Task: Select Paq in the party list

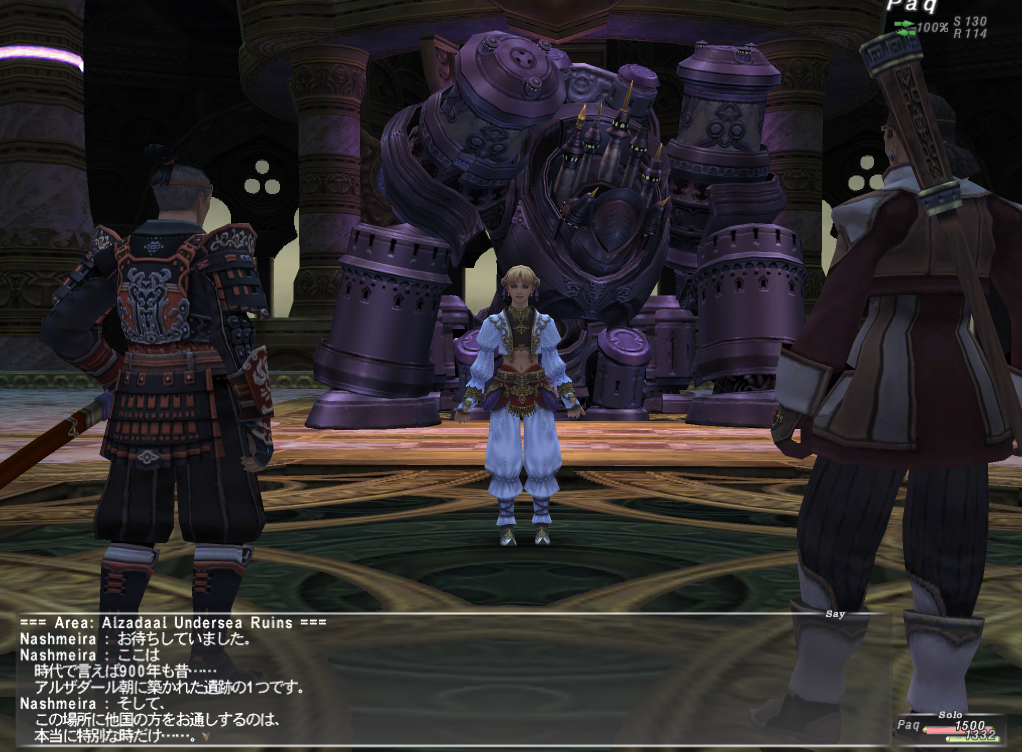Action: (908, 725)
